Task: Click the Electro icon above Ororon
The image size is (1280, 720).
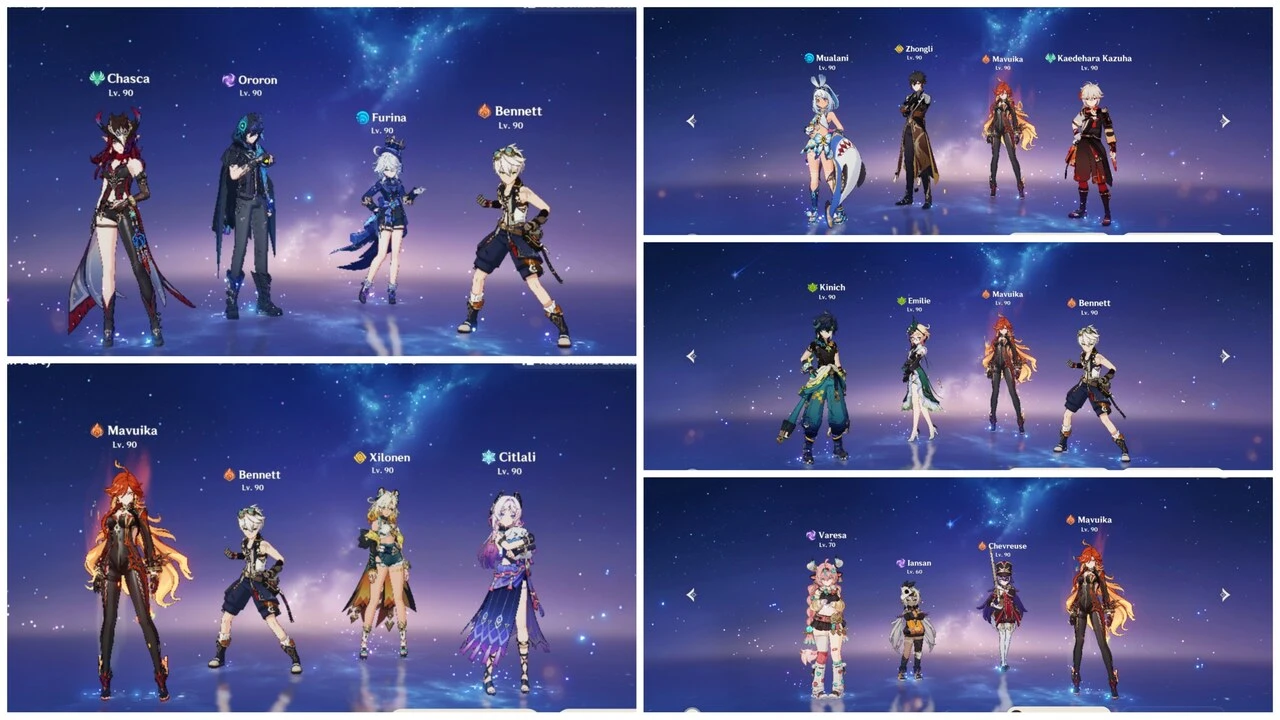Action: click(228, 80)
